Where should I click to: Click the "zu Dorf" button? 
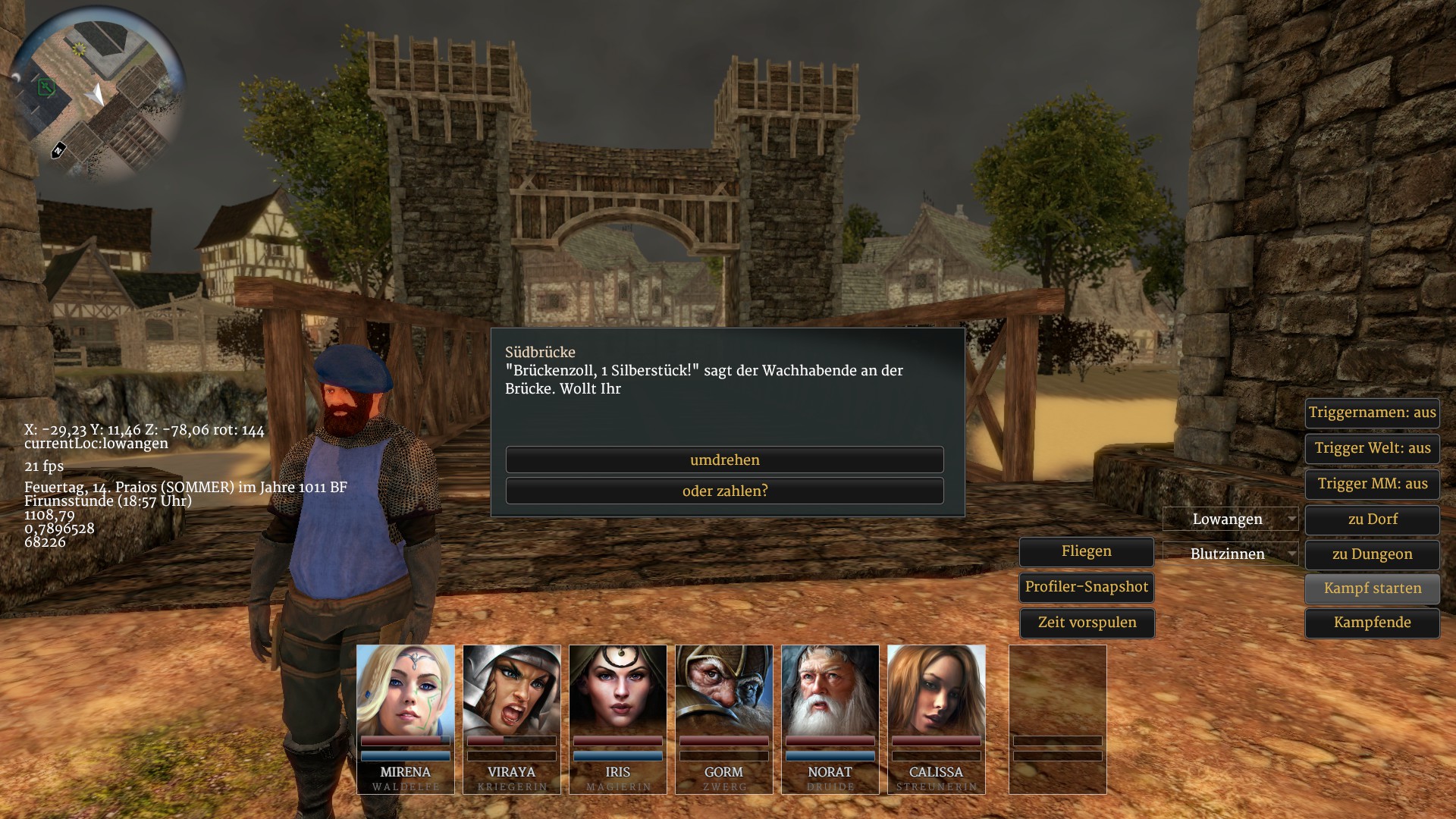pyautogui.click(x=1372, y=519)
